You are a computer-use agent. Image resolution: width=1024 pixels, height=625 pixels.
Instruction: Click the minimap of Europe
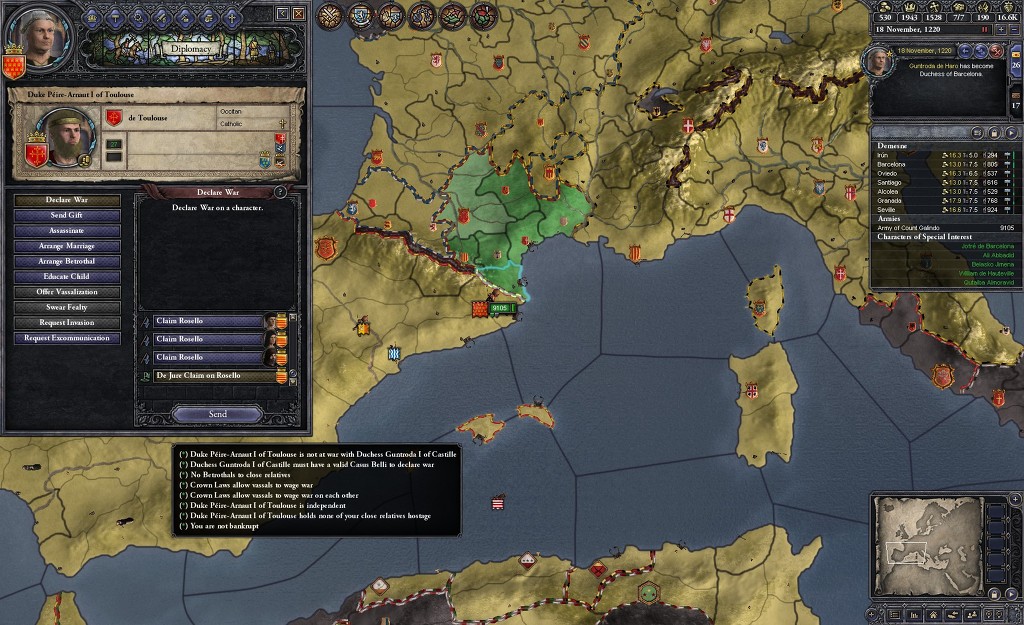point(925,546)
